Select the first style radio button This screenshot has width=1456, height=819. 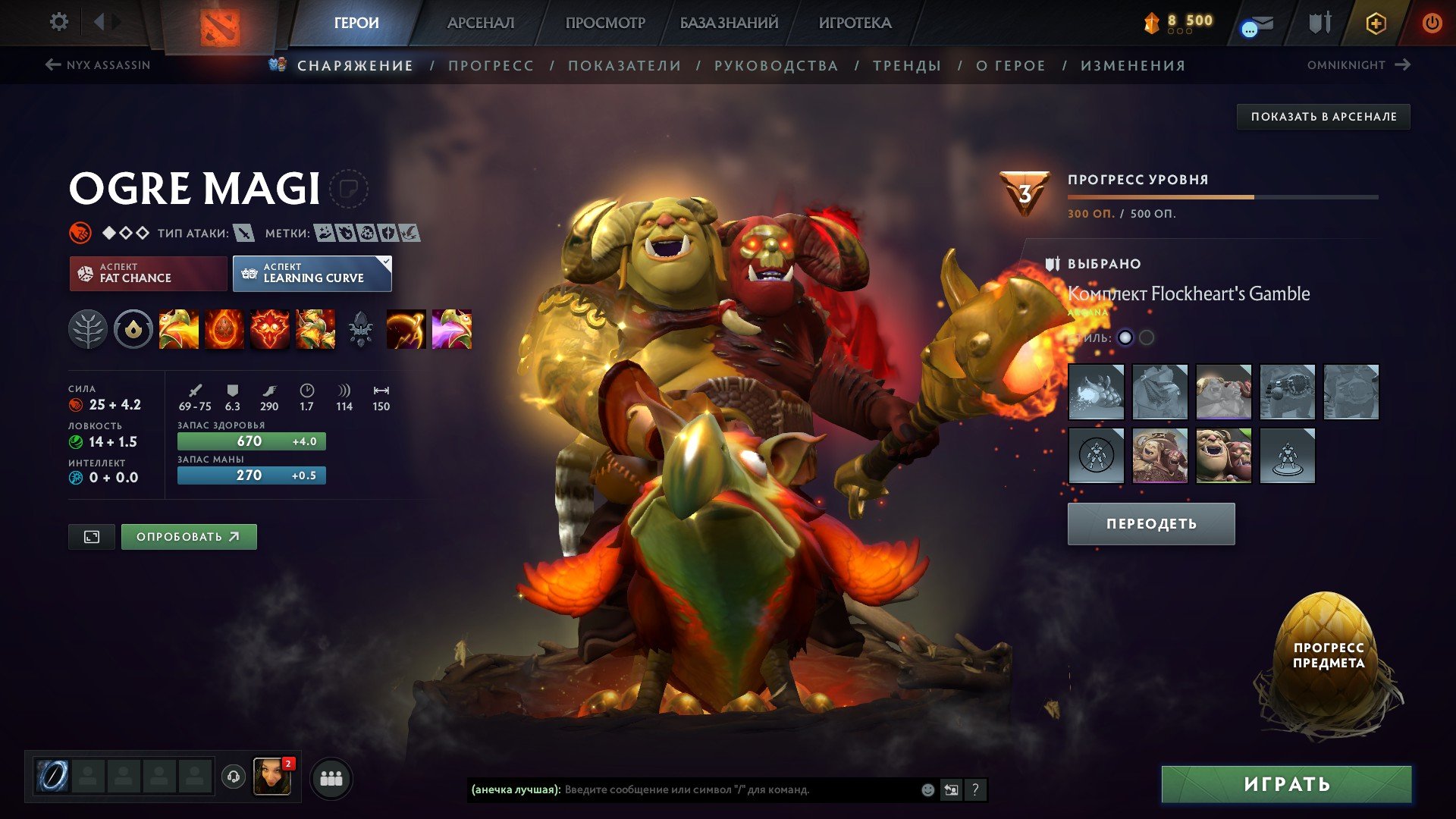point(1126,337)
